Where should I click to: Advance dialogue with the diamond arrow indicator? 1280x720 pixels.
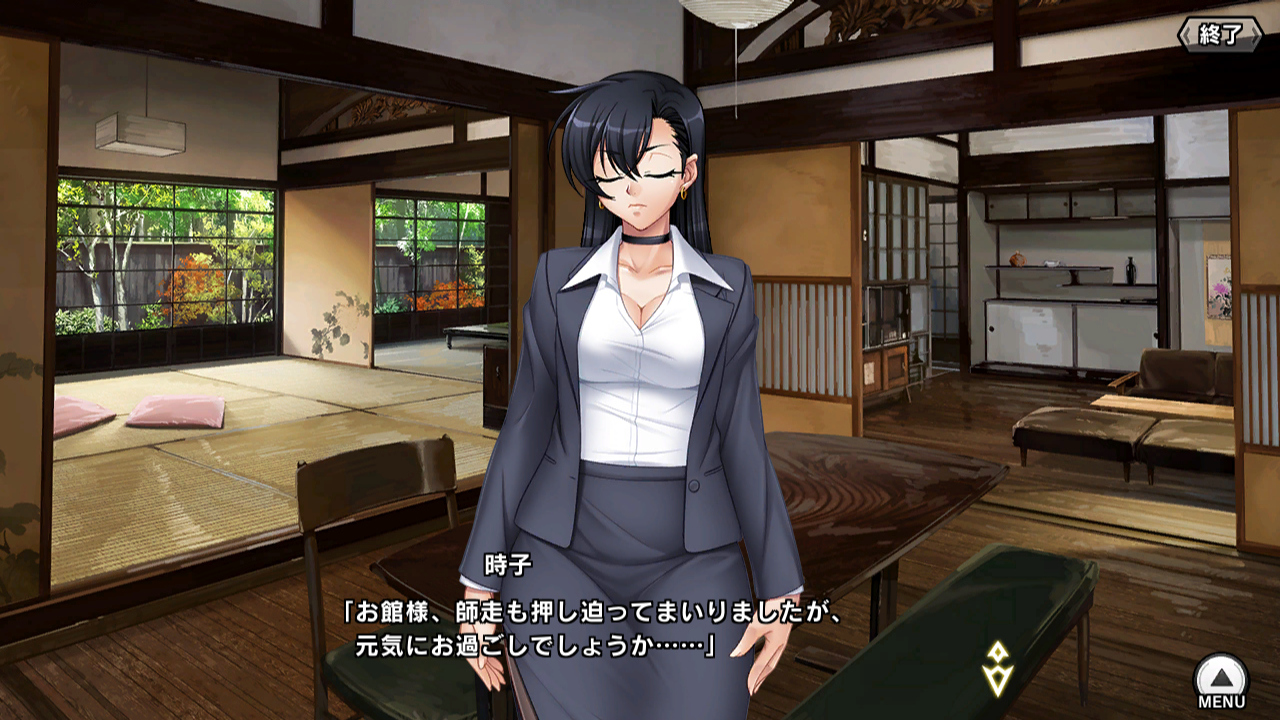(x=997, y=669)
